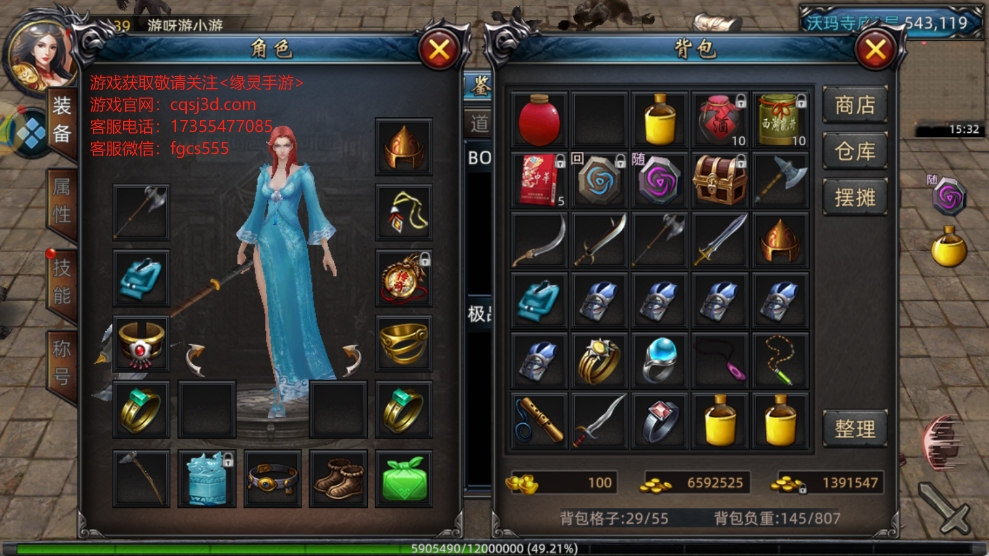Close the 背包 backpack panel
Image resolution: width=989 pixels, height=556 pixels.
pyautogui.click(x=875, y=49)
